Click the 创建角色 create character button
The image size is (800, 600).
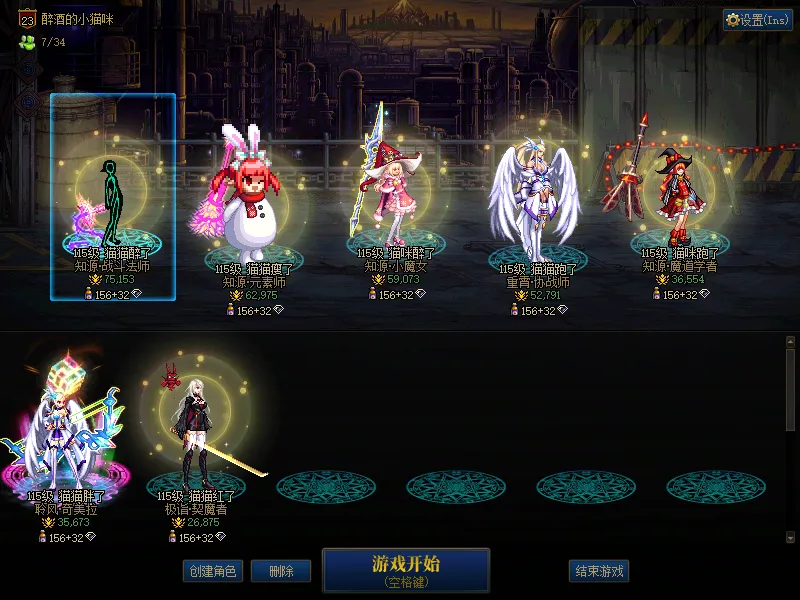coord(212,571)
